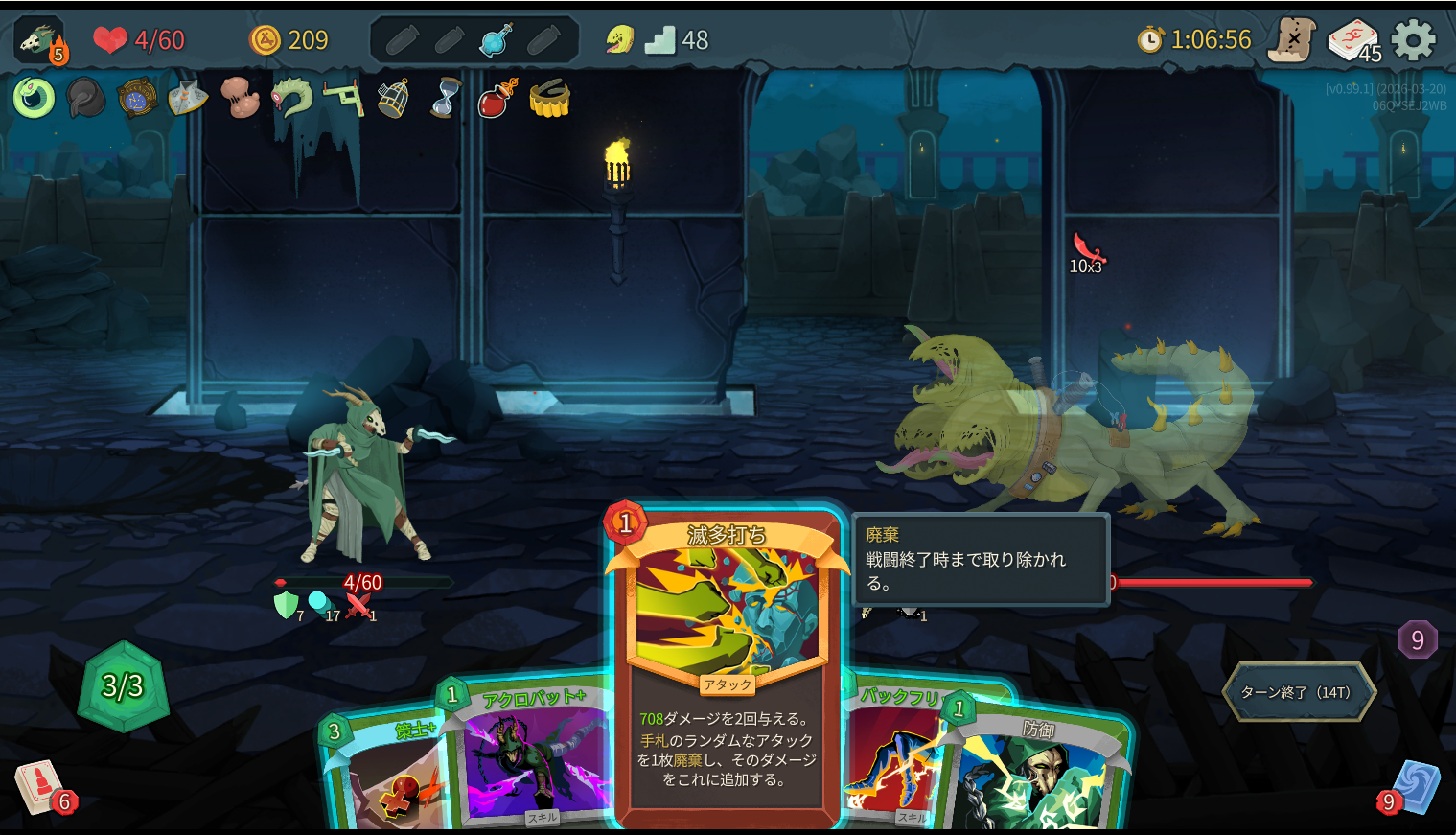Inspect the green snake ring relic
Image resolution: width=1456 pixels, height=835 pixels.
(x=34, y=97)
